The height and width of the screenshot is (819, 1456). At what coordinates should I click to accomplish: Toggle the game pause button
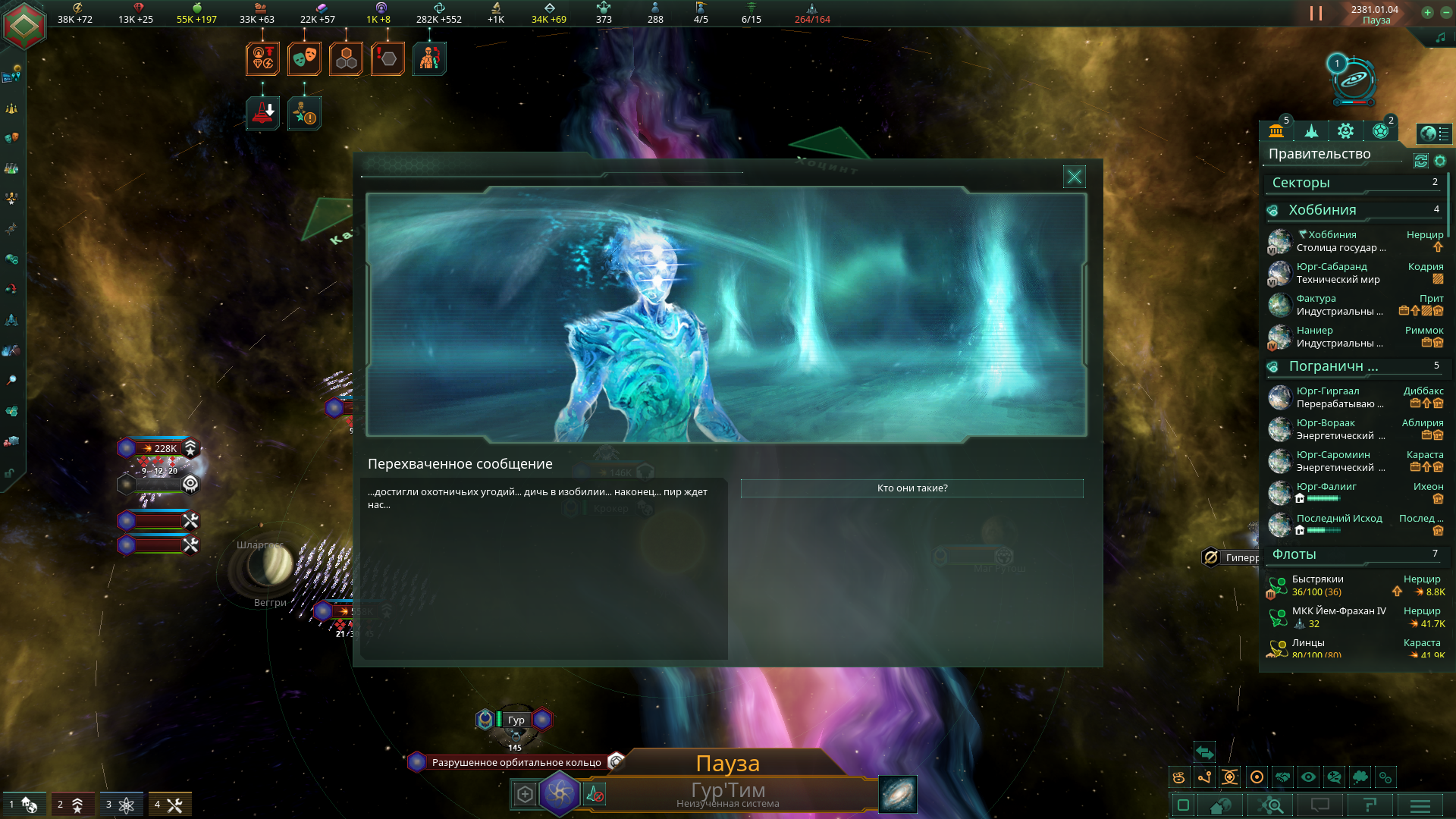[1316, 14]
